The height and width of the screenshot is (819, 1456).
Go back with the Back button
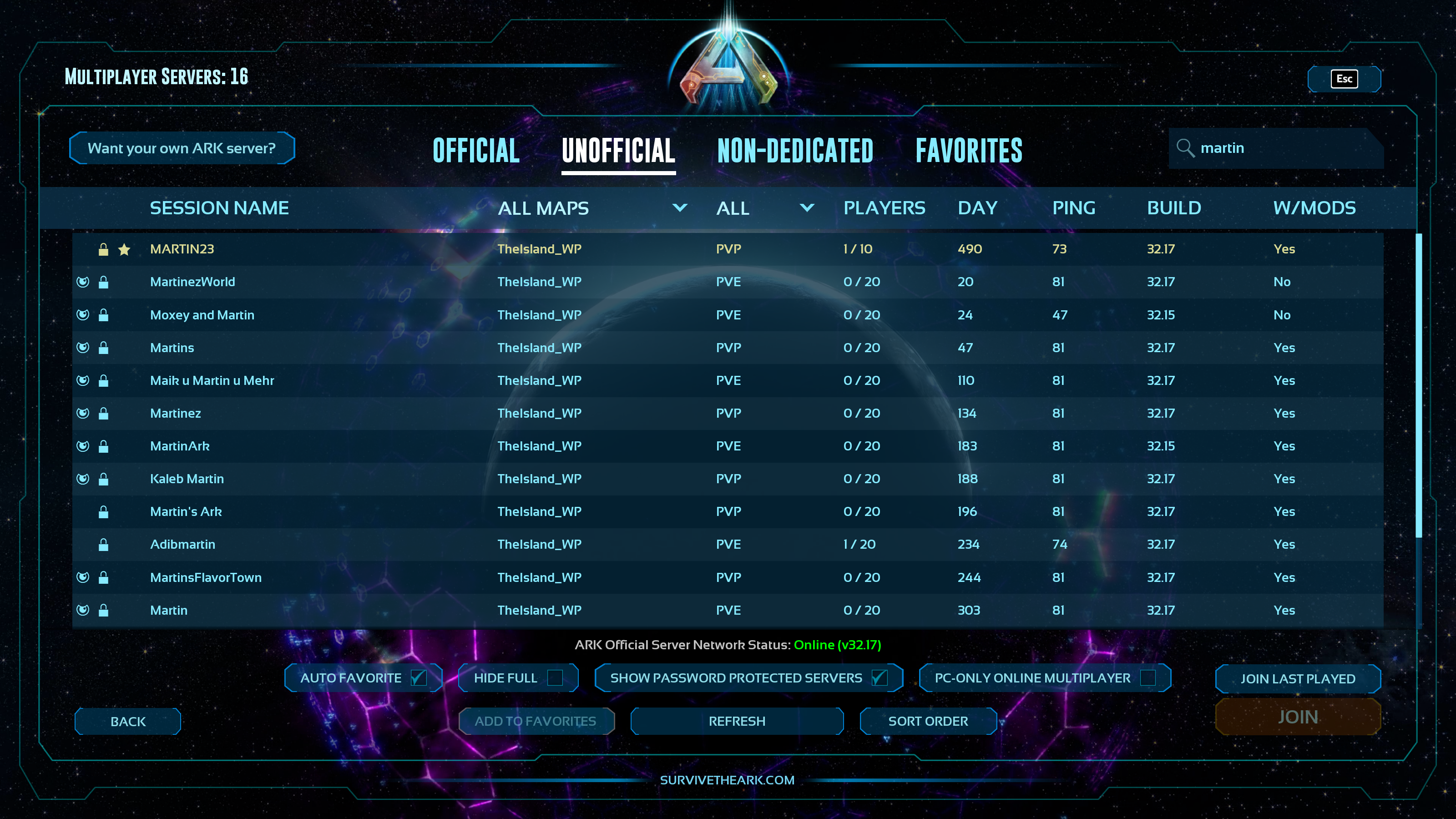point(128,722)
